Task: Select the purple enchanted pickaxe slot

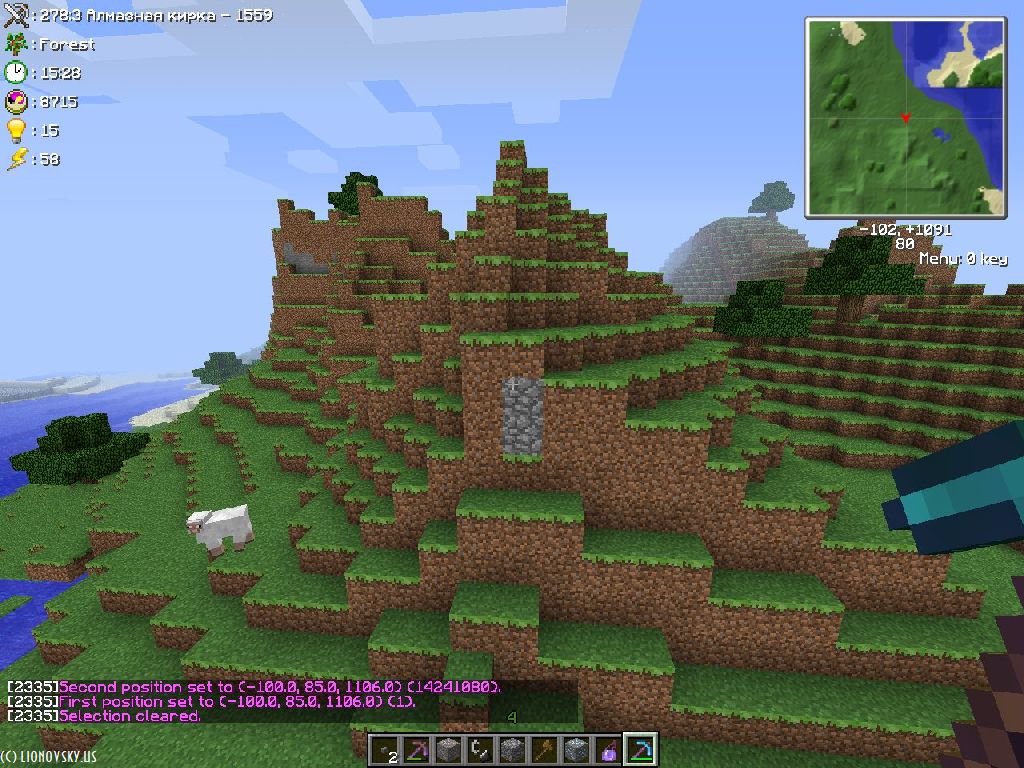Action: click(417, 750)
